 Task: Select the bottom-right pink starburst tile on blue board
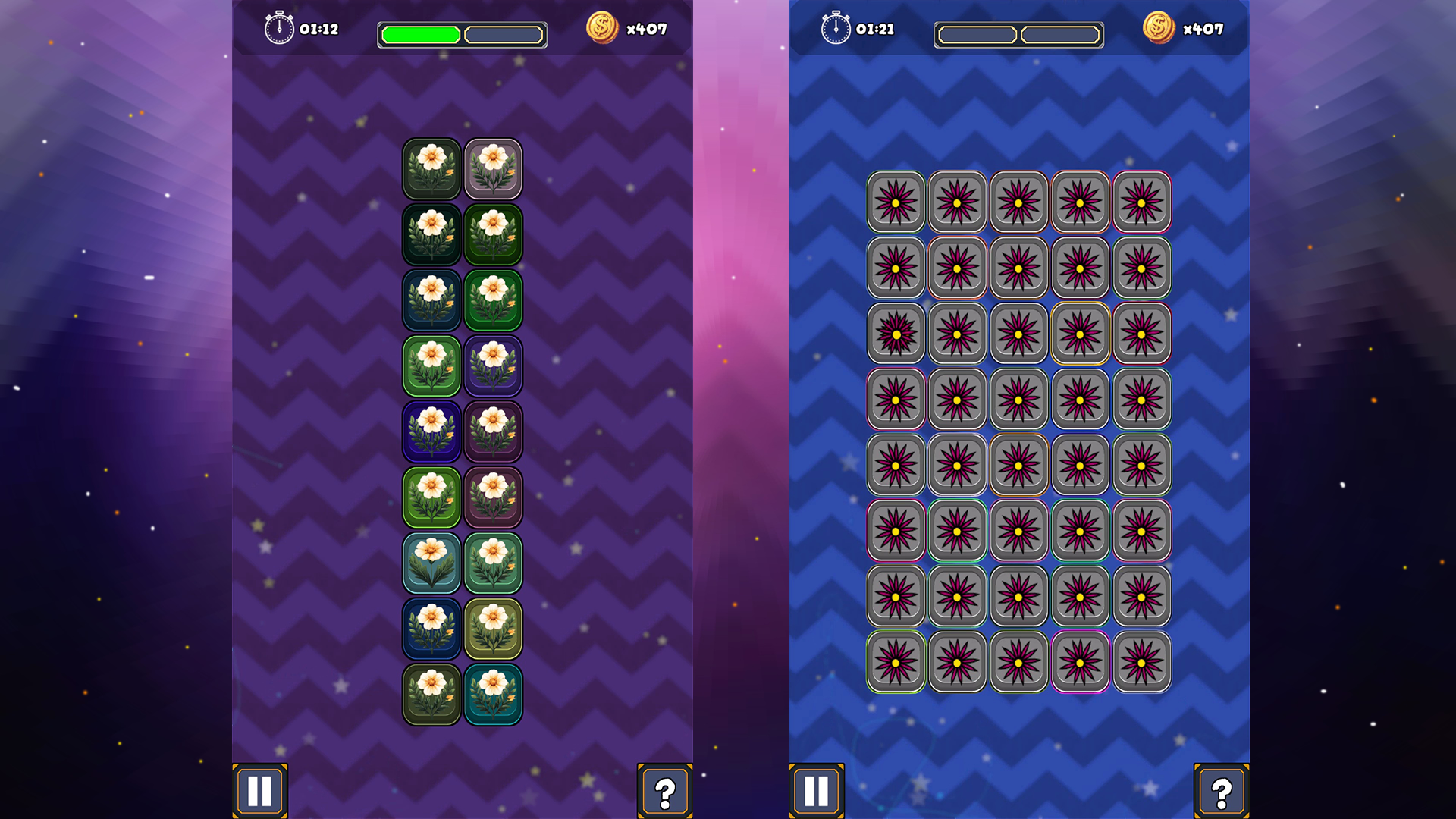point(1141,662)
